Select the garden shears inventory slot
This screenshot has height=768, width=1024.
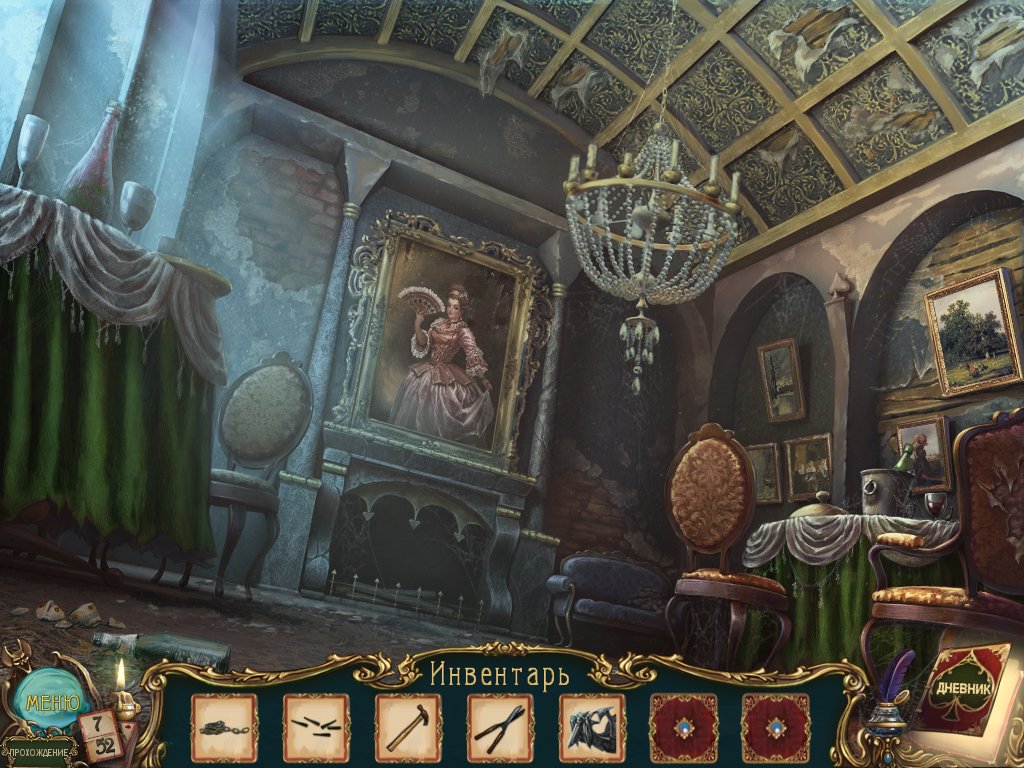(500, 727)
